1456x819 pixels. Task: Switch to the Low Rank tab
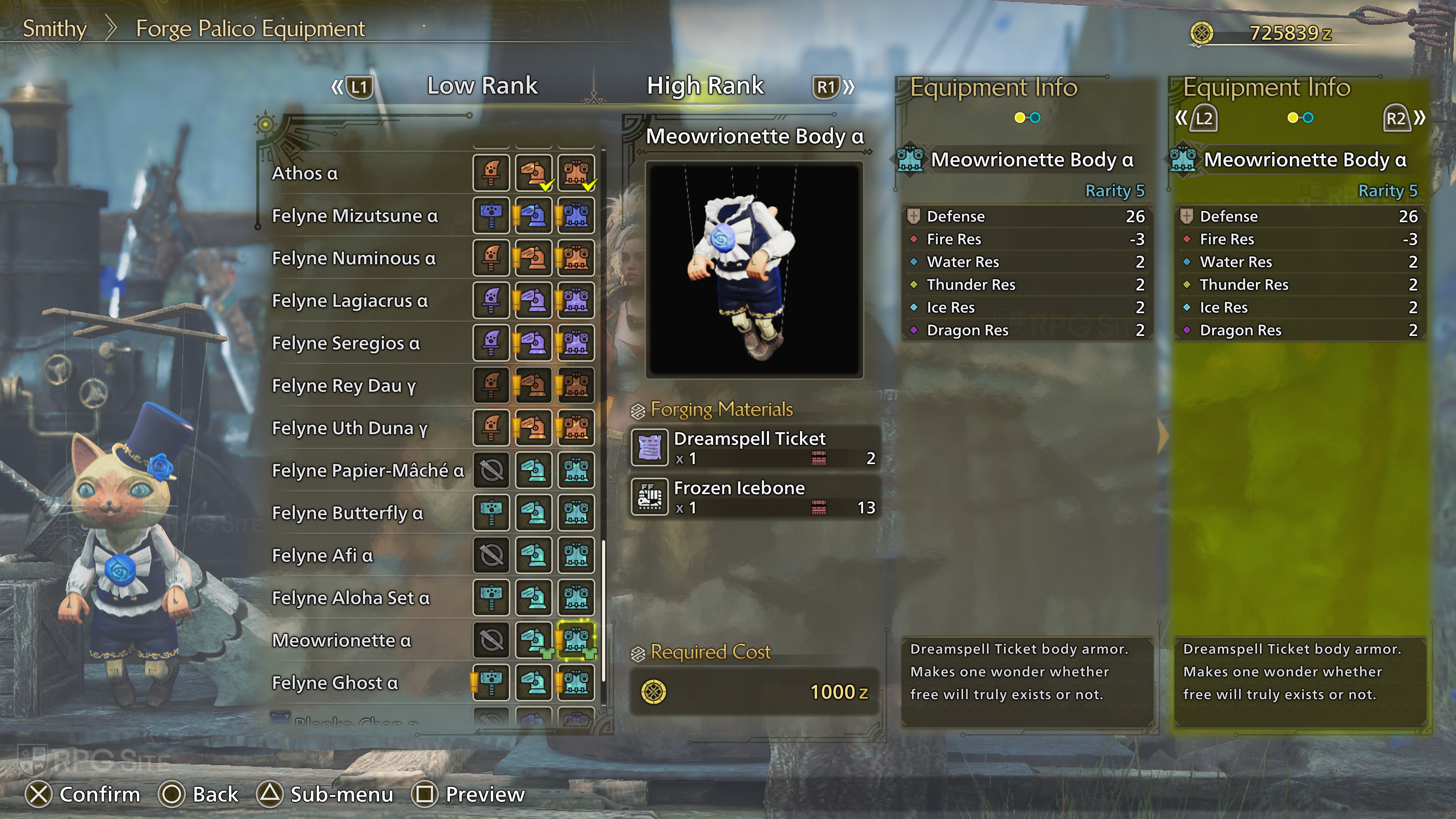(x=482, y=86)
